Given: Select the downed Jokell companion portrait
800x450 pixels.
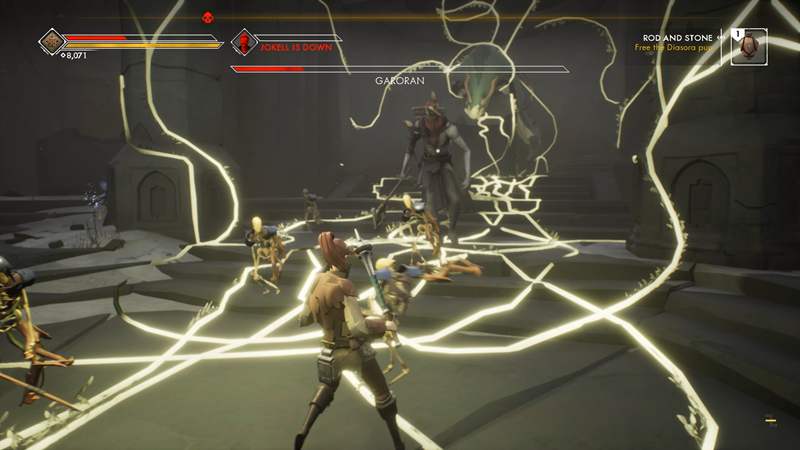Looking at the screenshot, I should (245, 42).
